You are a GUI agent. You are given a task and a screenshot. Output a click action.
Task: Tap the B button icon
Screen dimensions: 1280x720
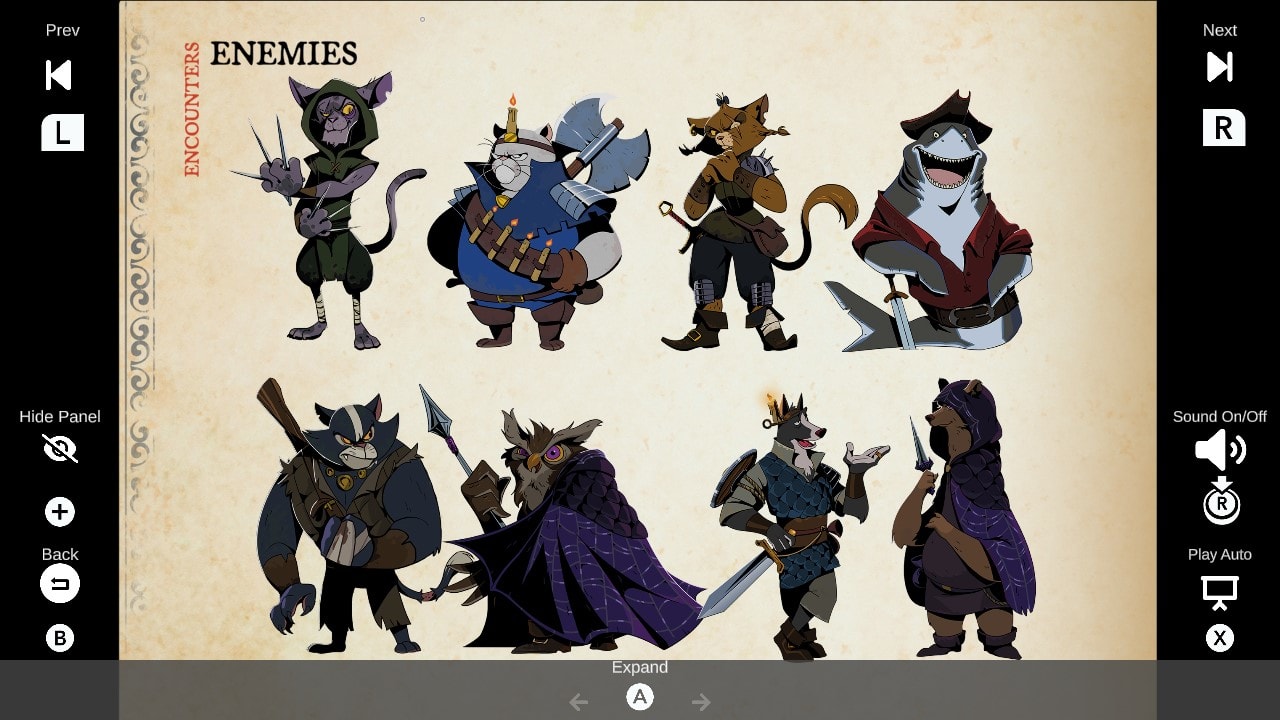pyautogui.click(x=60, y=637)
